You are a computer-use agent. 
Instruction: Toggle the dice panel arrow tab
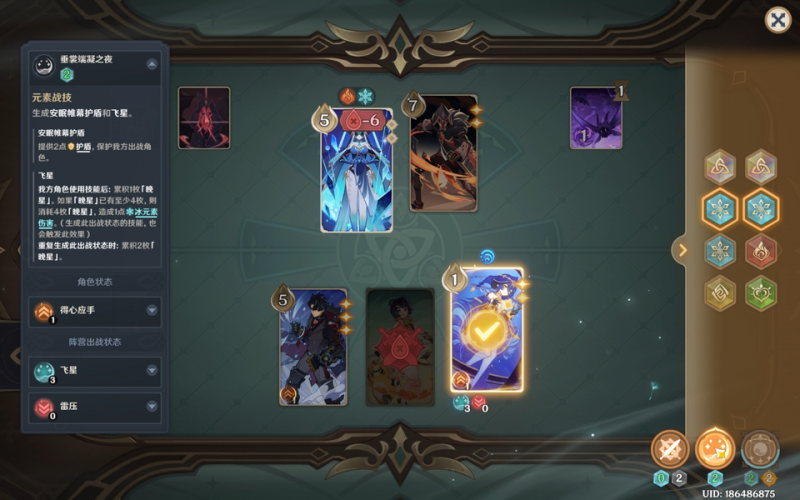[x=683, y=250]
